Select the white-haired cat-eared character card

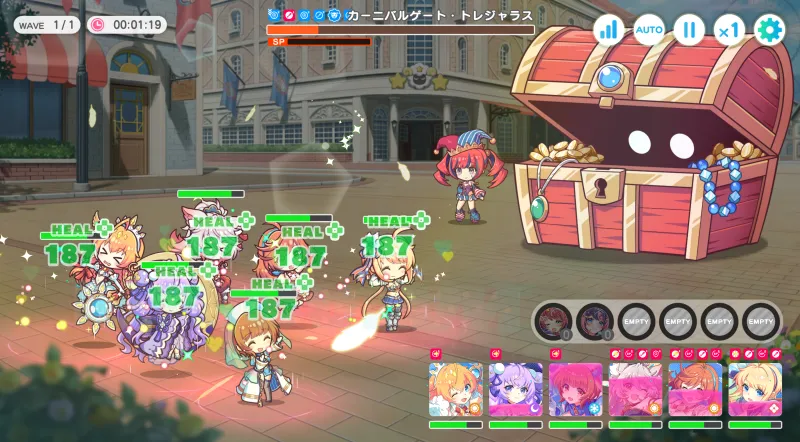pyautogui.click(x=636, y=389)
